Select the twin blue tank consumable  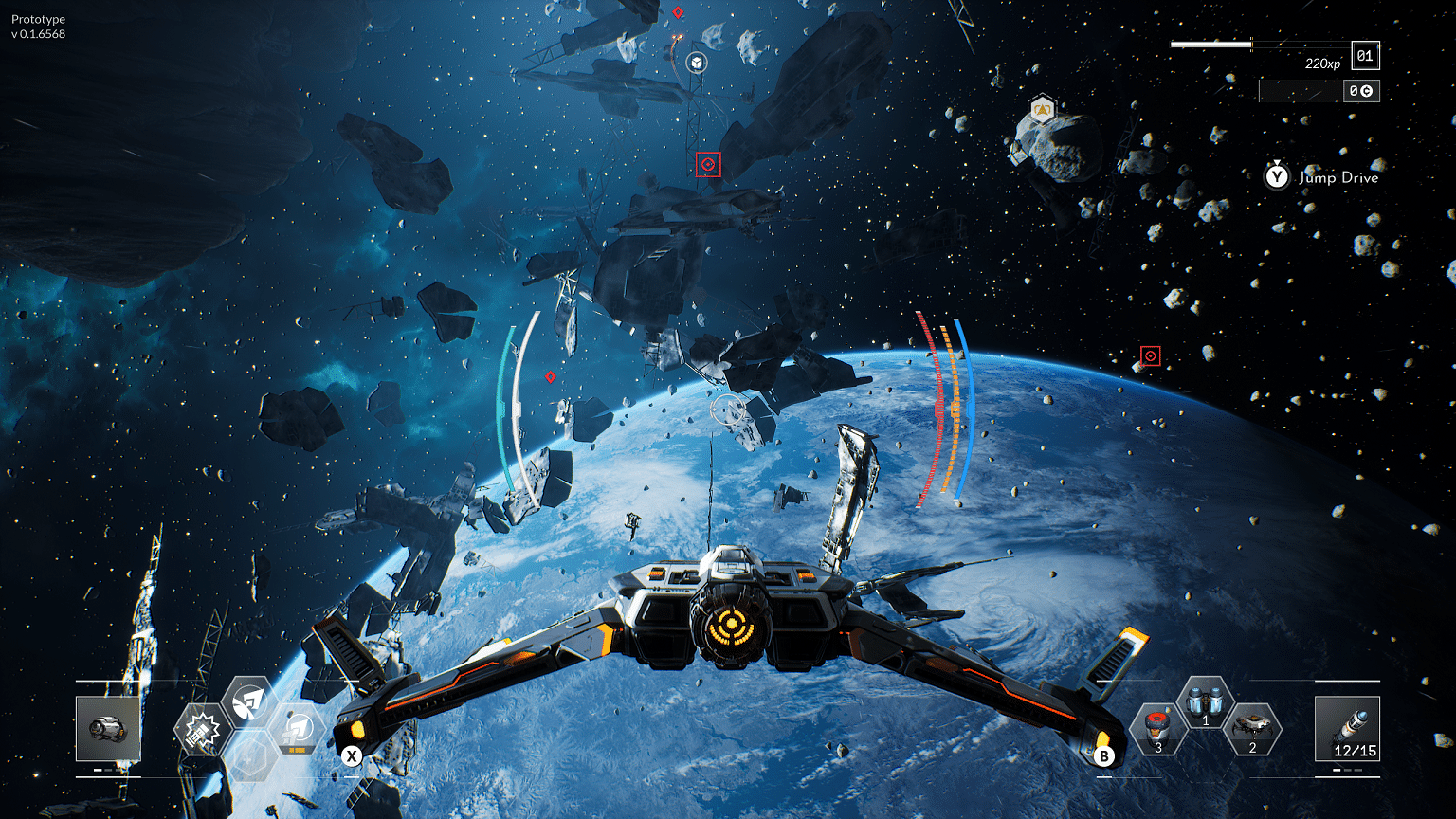point(1204,703)
